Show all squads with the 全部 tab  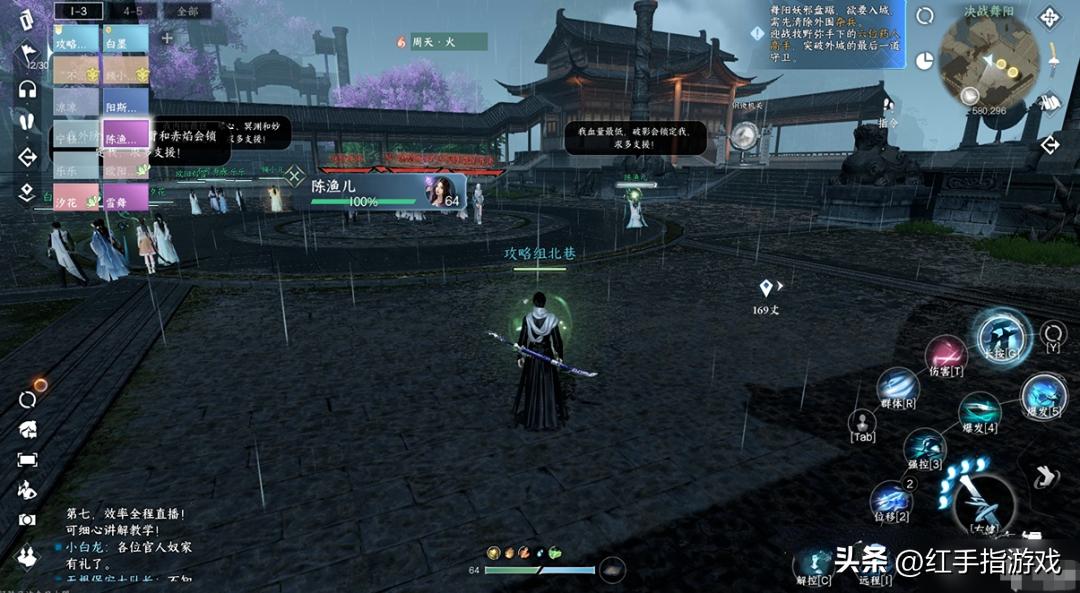(x=187, y=11)
